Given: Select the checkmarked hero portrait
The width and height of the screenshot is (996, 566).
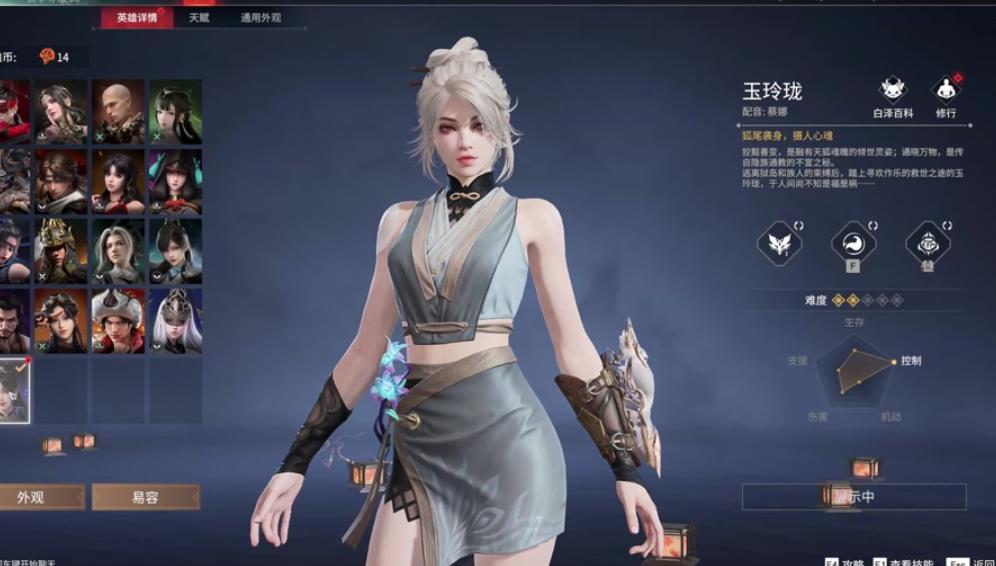Looking at the screenshot, I should (13, 389).
